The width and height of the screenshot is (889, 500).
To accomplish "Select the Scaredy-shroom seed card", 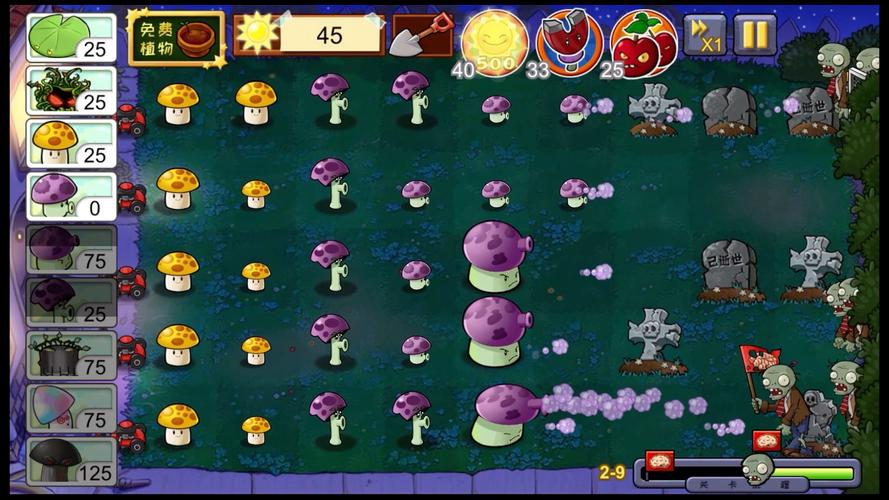I will (x=70, y=301).
